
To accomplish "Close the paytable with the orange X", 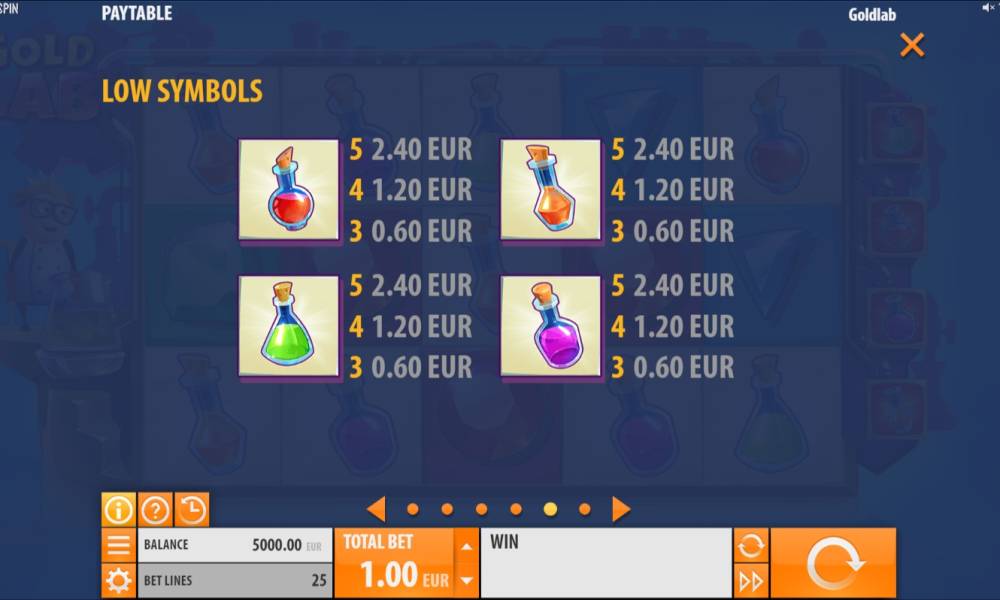I will click(x=912, y=45).
